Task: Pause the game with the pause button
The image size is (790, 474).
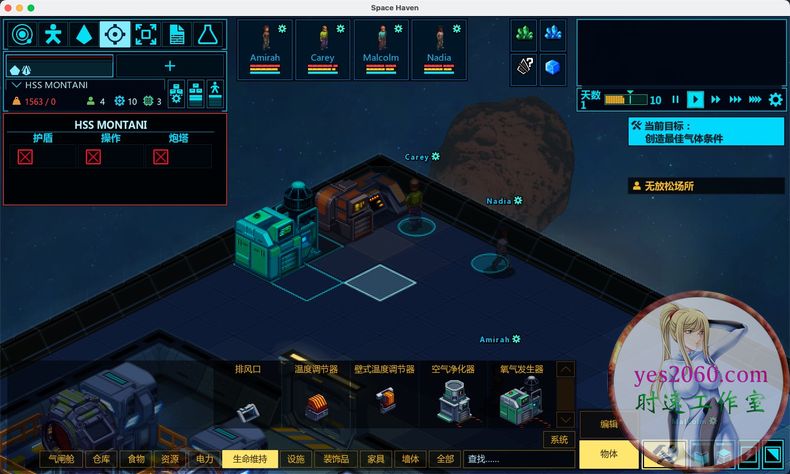Action: click(x=675, y=99)
